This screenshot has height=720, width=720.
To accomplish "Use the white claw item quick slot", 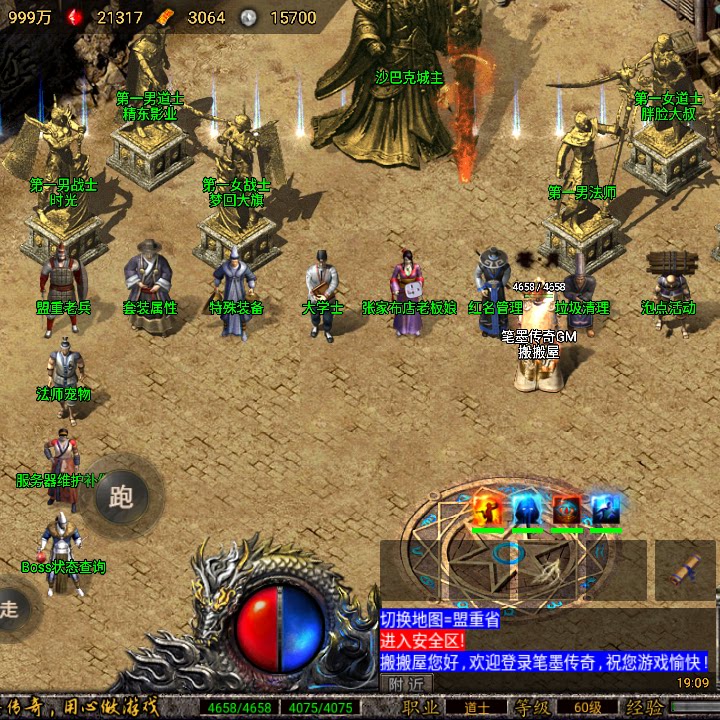I will 545,571.
